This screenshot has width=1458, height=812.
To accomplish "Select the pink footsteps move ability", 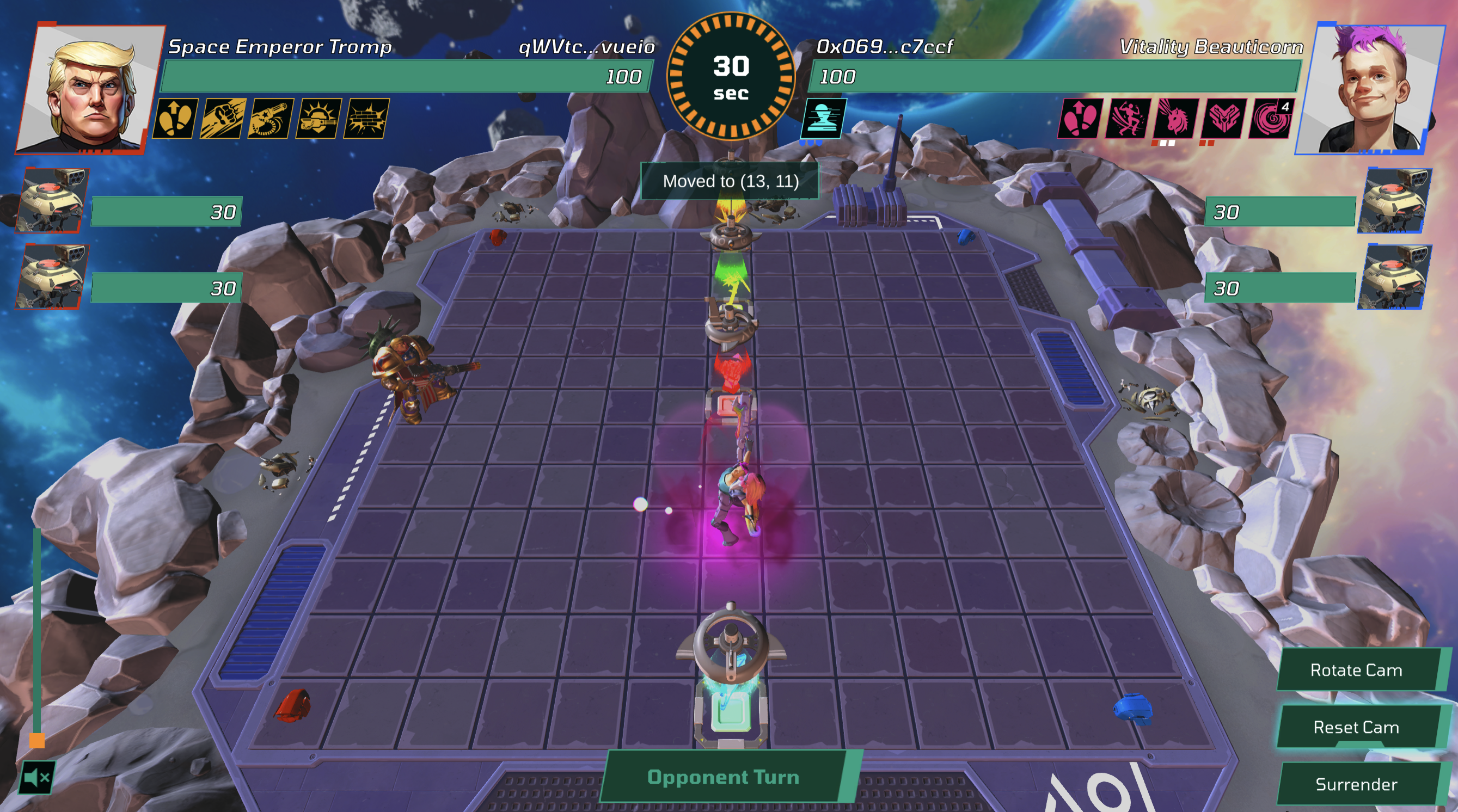I will pyautogui.click(x=1080, y=118).
